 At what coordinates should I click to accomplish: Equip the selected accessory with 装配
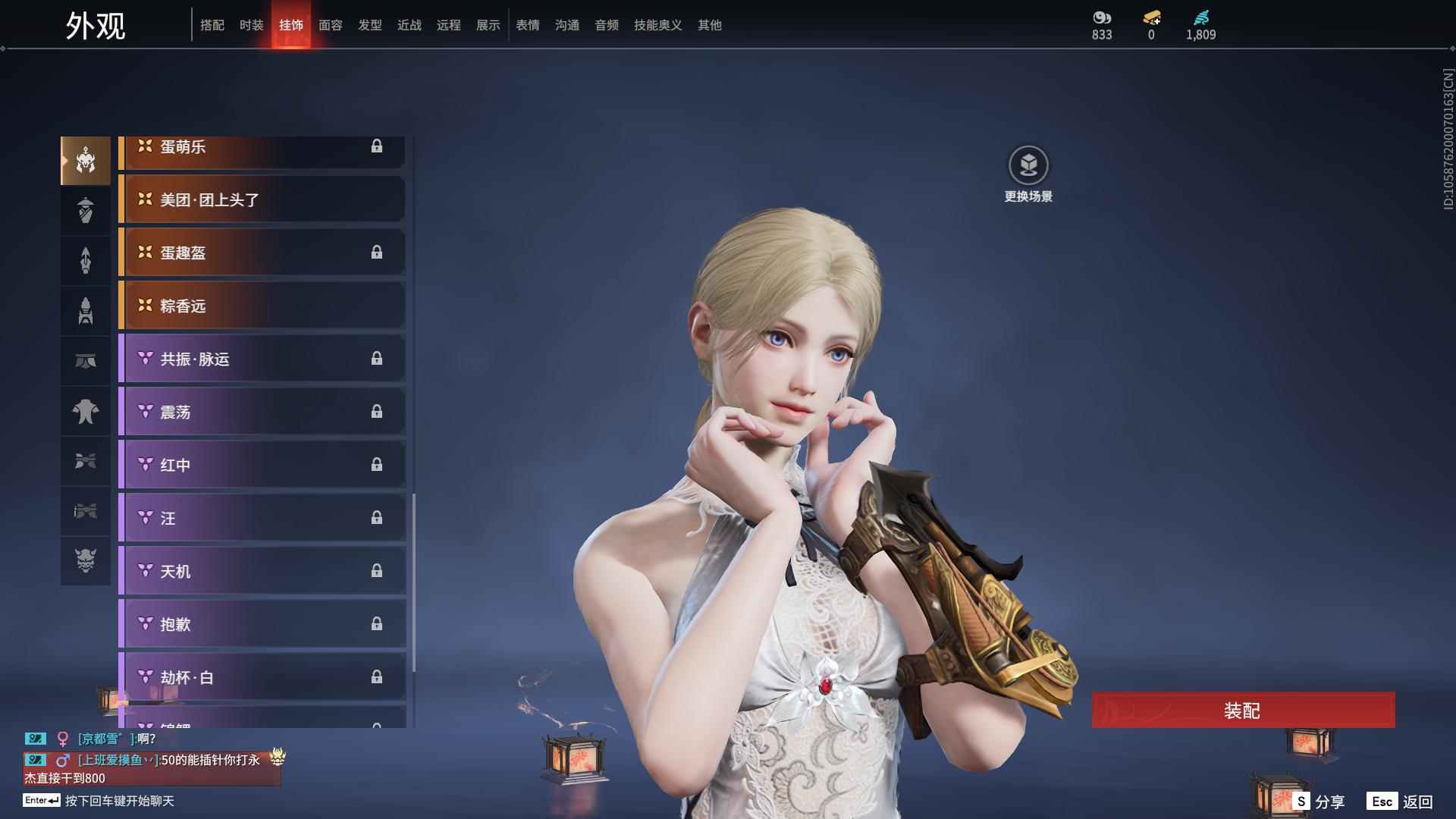click(x=1243, y=710)
